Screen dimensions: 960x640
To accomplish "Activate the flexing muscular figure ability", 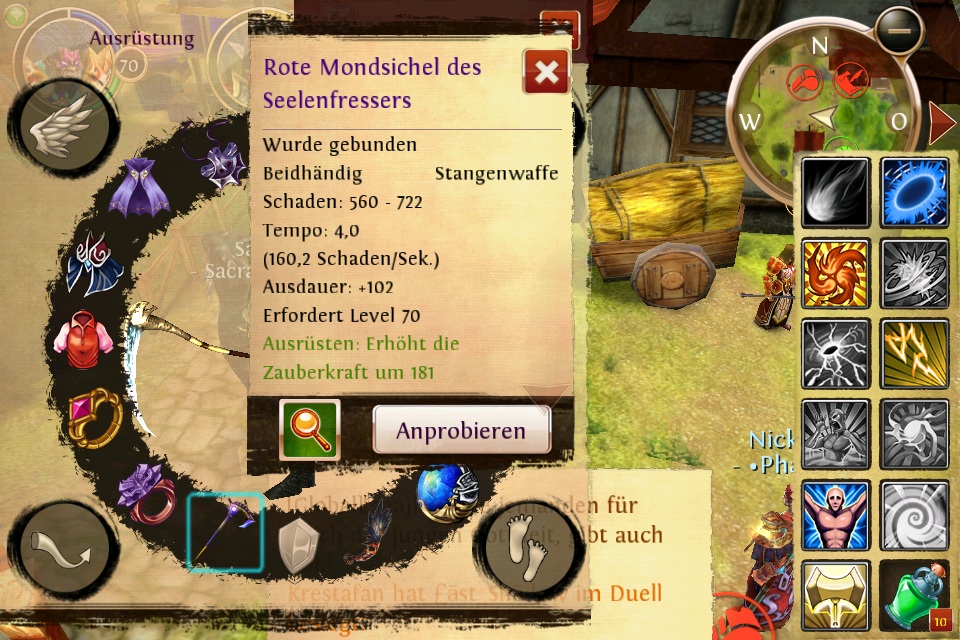I will pos(835,514).
